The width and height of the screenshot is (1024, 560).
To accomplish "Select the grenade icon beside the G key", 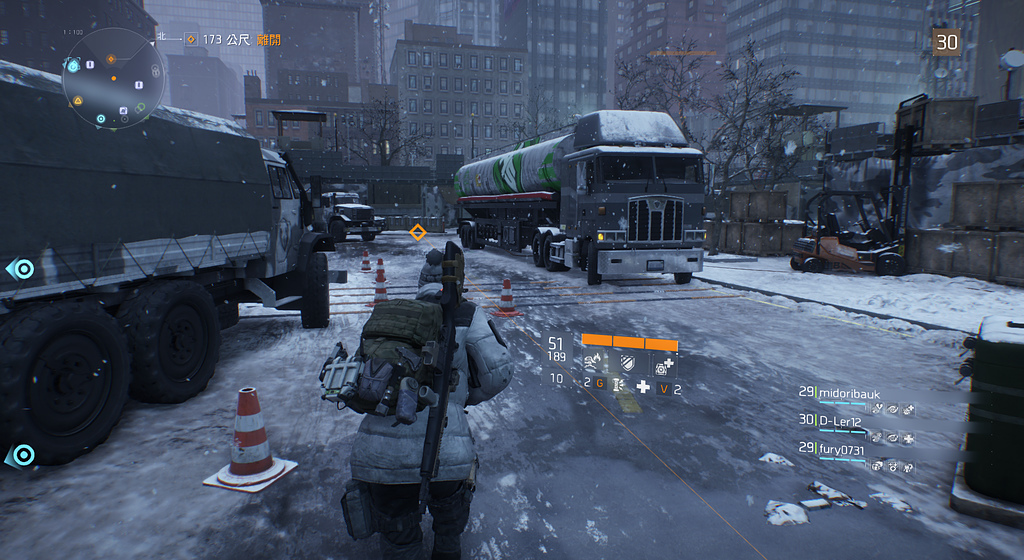I will tap(616, 385).
